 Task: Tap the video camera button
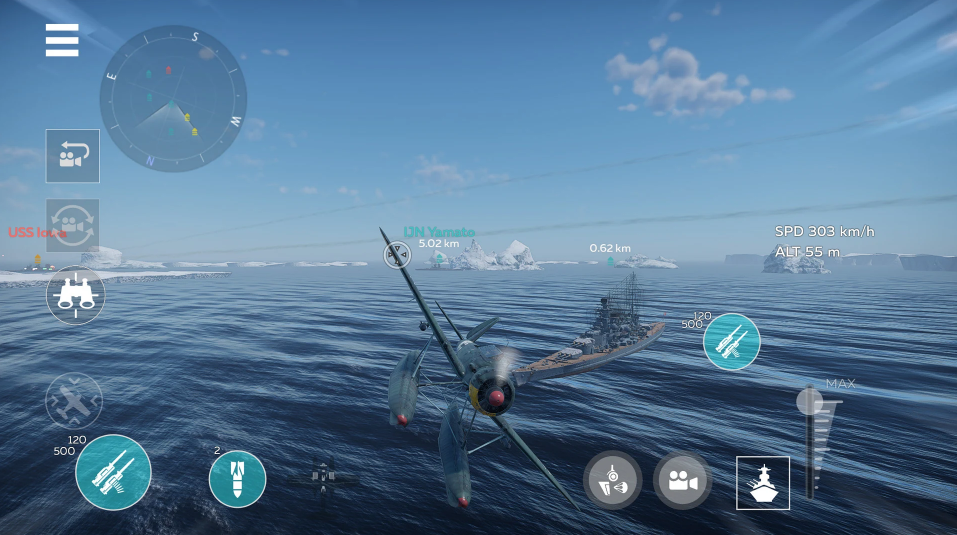point(682,480)
